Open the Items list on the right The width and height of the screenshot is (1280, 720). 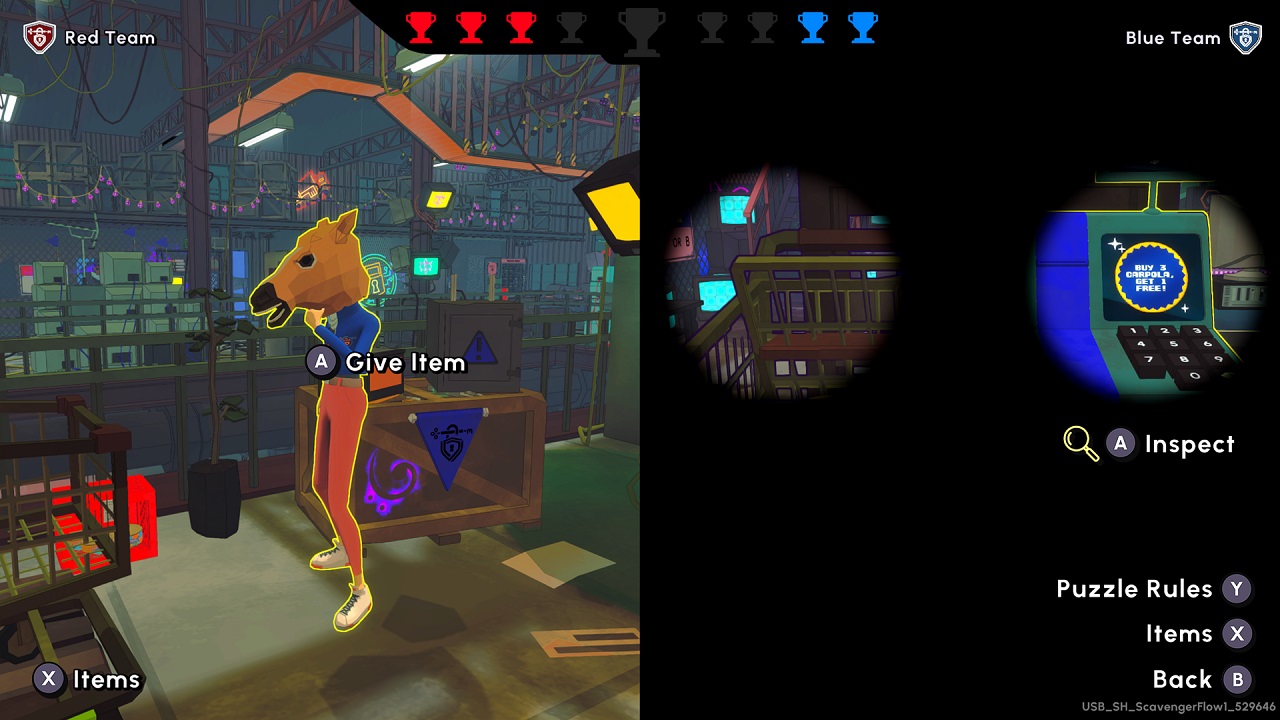tap(1181, 634)
